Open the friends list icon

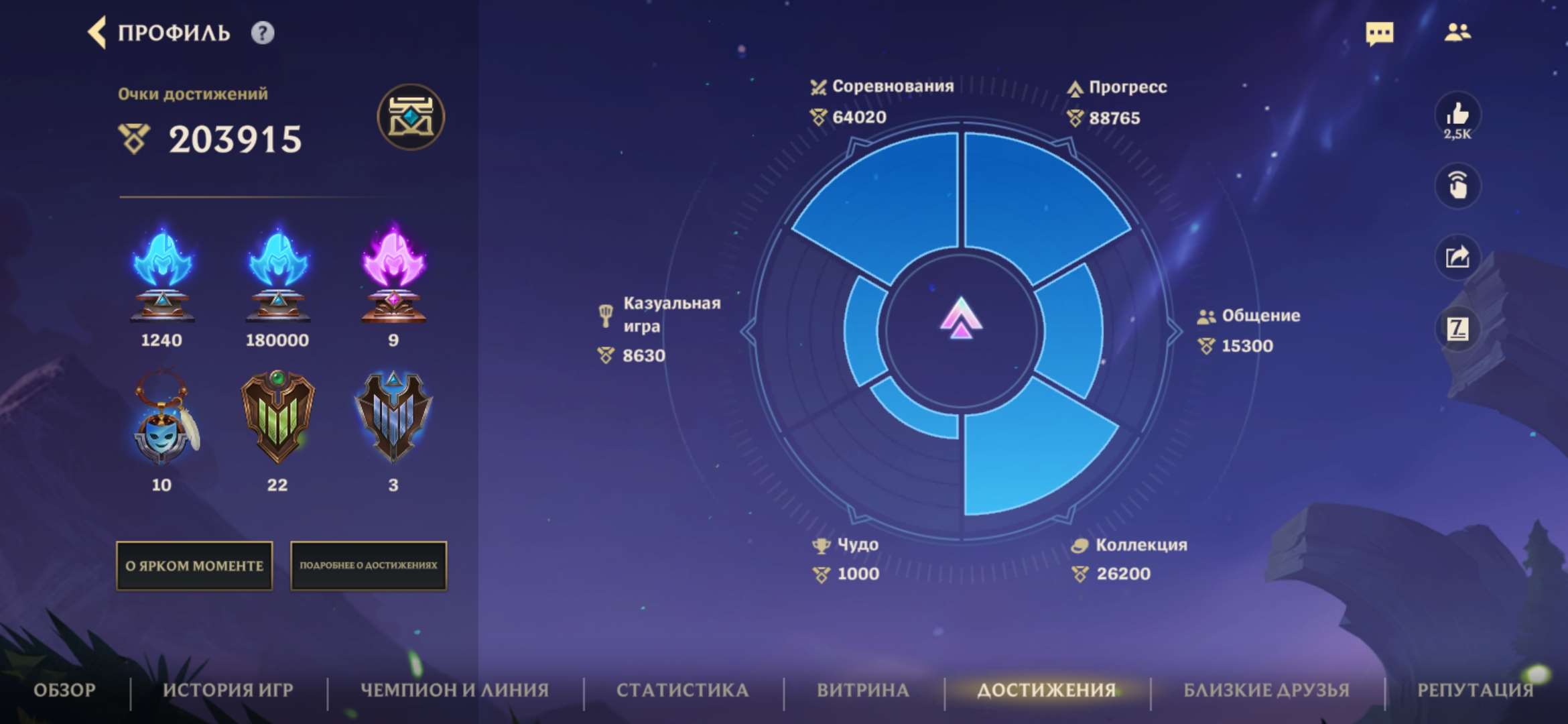(x=1457, y=32)
